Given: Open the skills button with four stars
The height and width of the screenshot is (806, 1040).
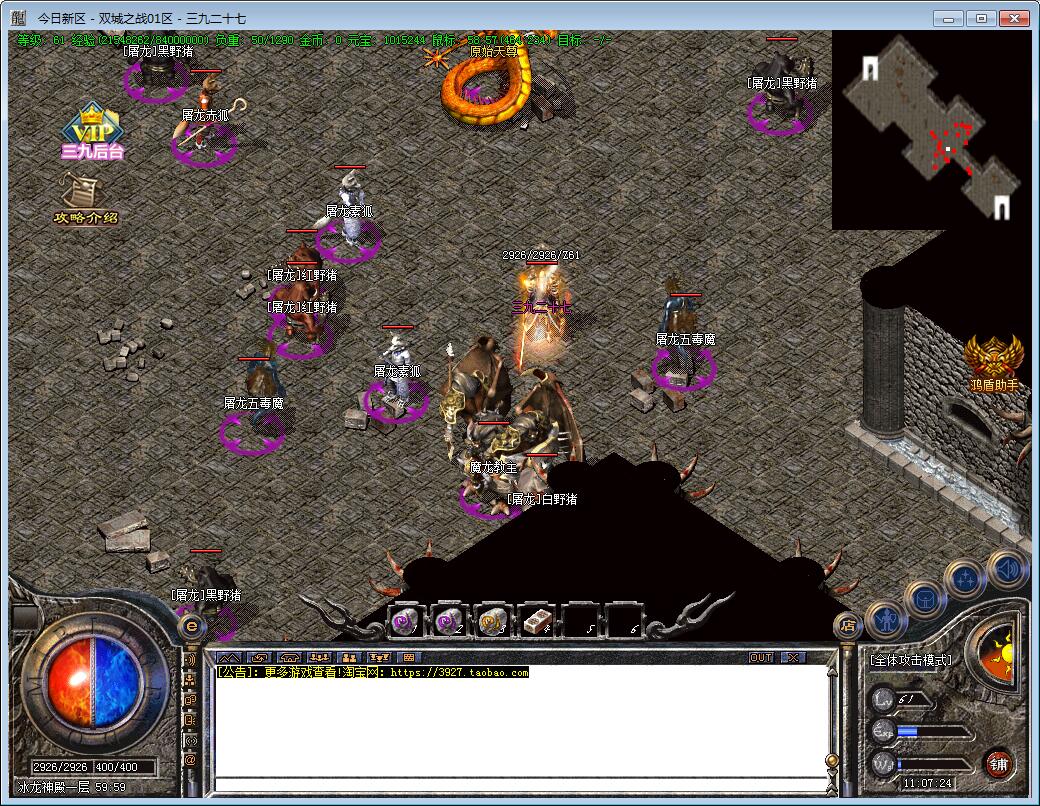Looking at the screenshot, I should click(966, 579).
